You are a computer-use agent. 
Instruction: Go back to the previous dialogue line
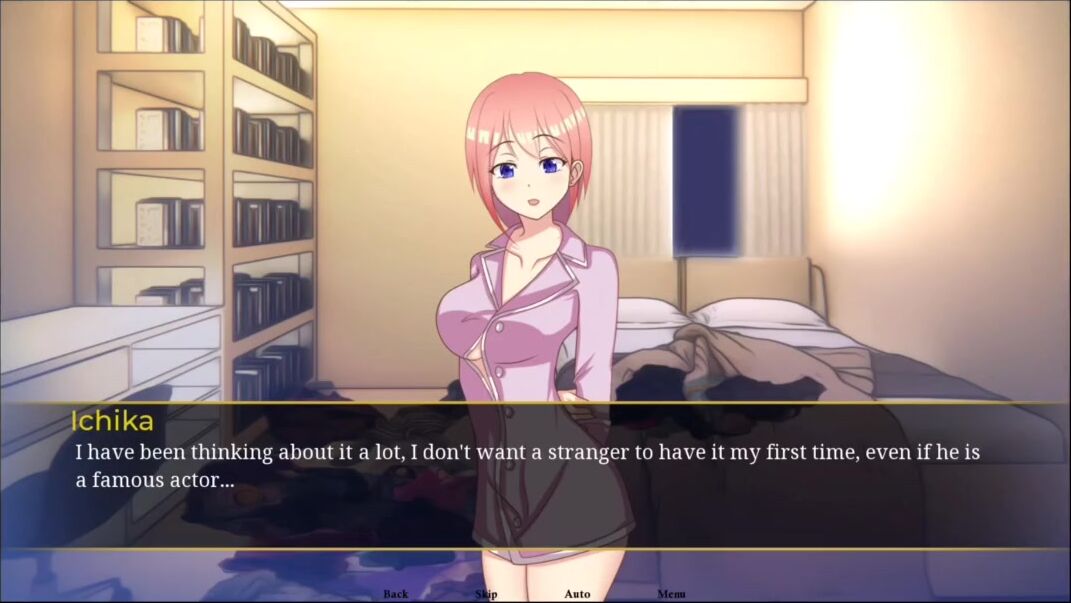pos(396,594)
